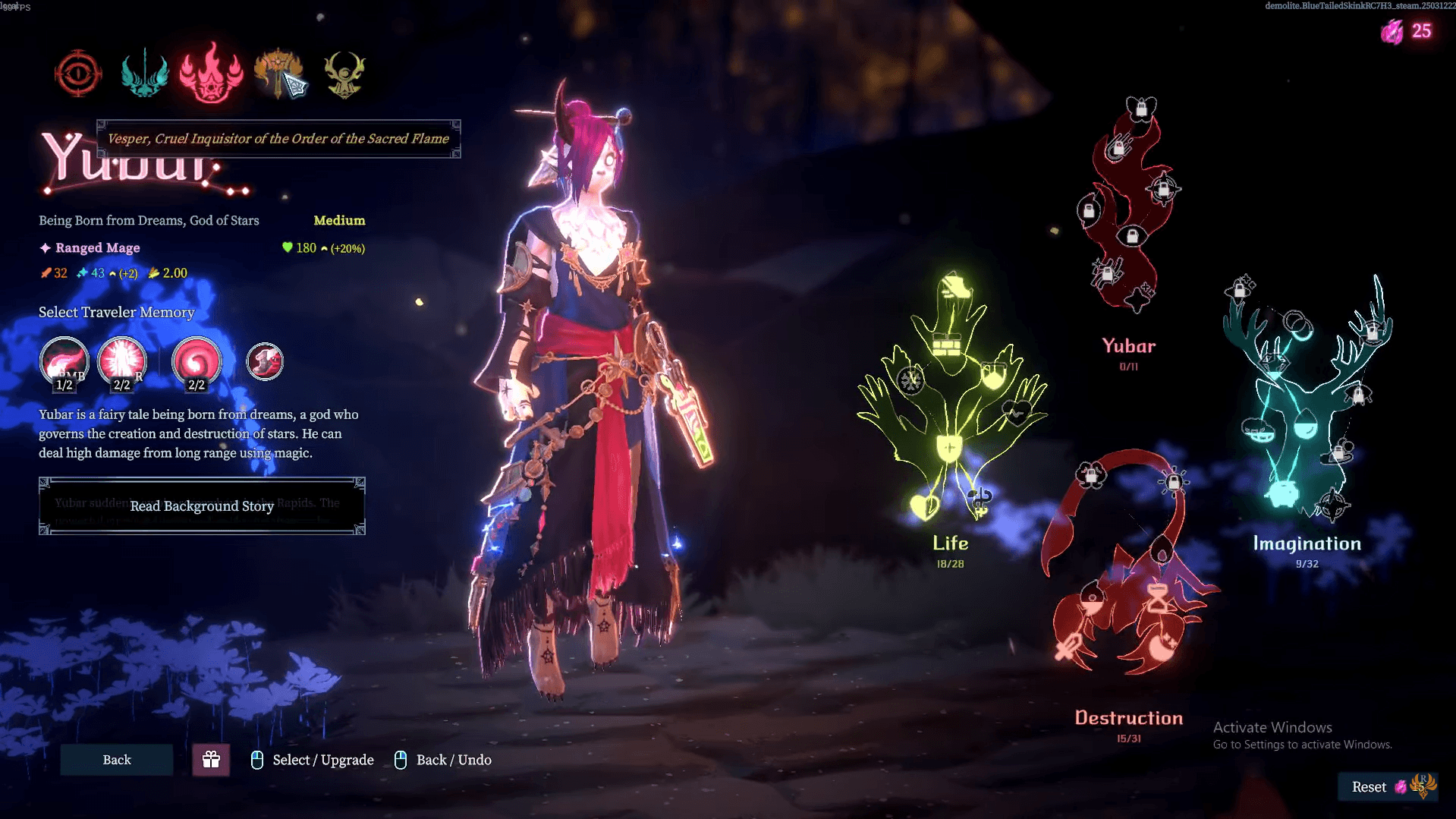Open the Destruction talent tree

point(1128,718)
